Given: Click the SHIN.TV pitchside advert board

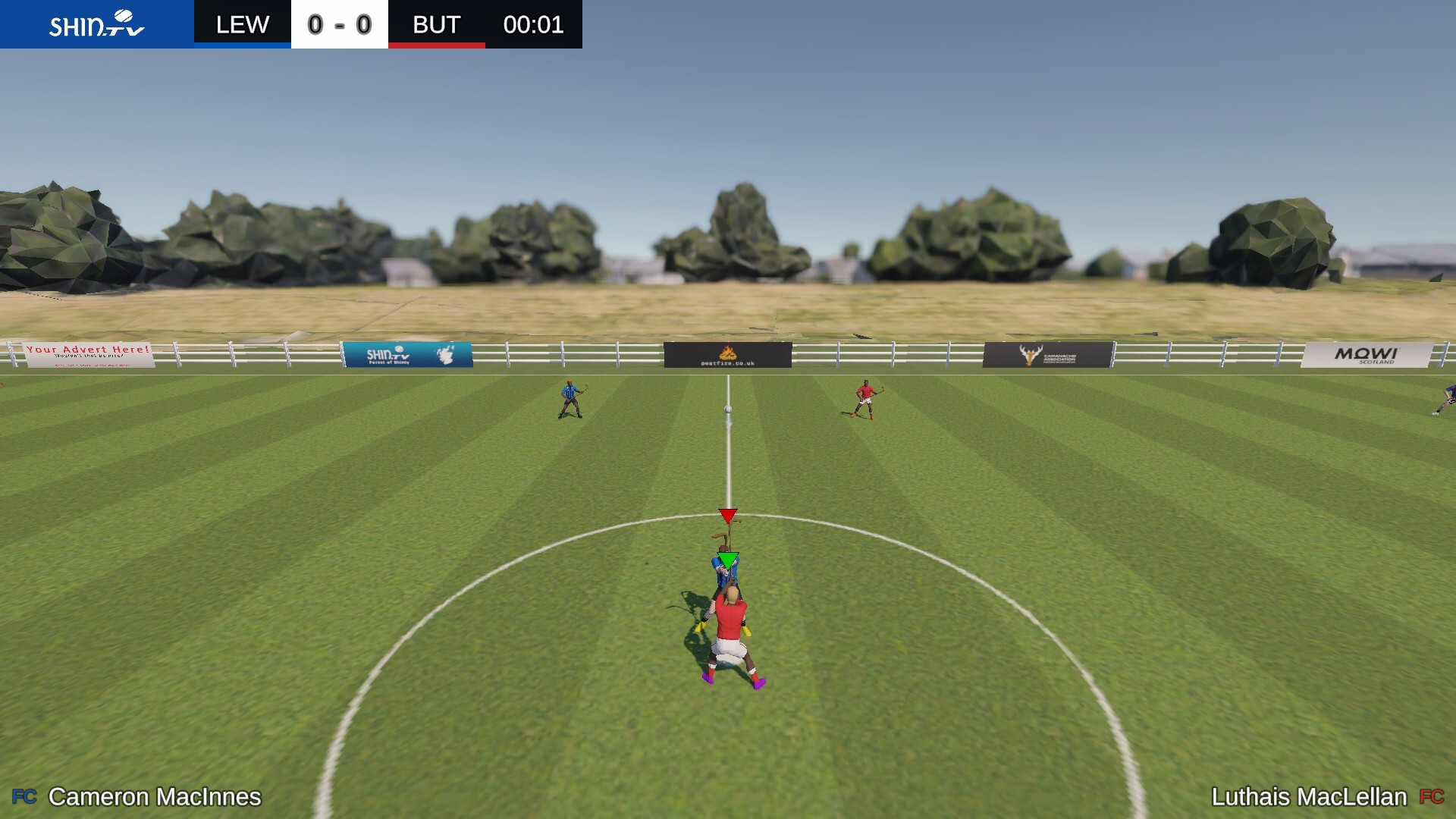Looking at the screenshot, I should tap(409, 353).
